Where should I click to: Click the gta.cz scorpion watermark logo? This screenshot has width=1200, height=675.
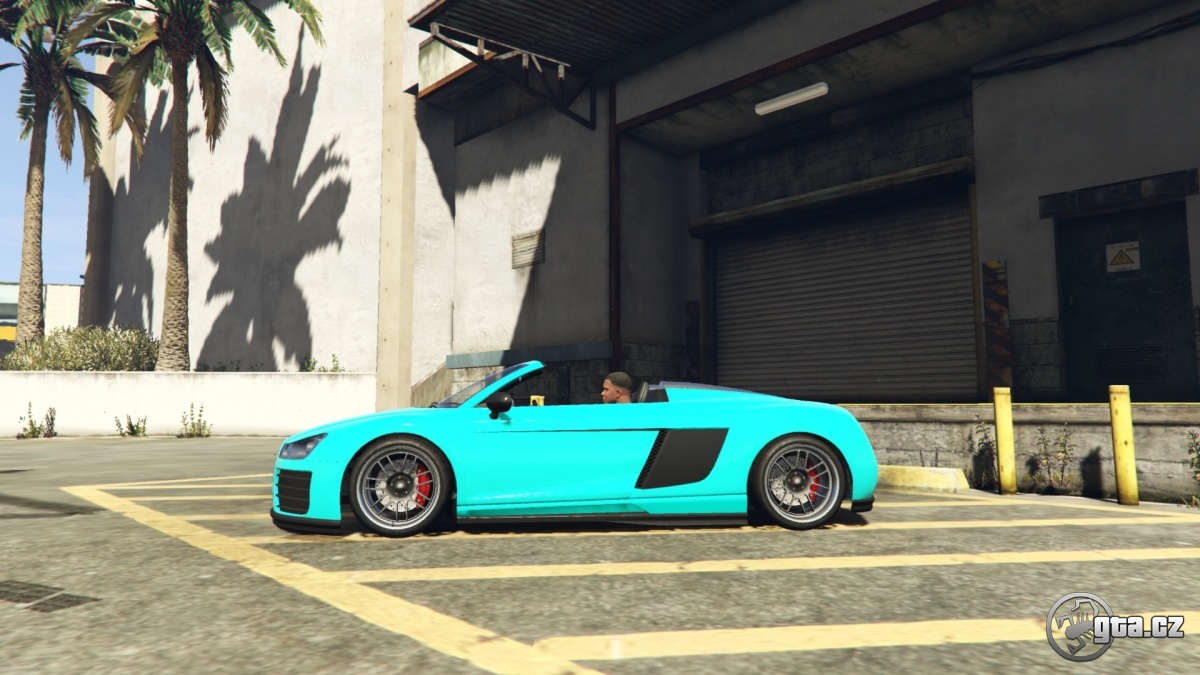[1080, 627]
